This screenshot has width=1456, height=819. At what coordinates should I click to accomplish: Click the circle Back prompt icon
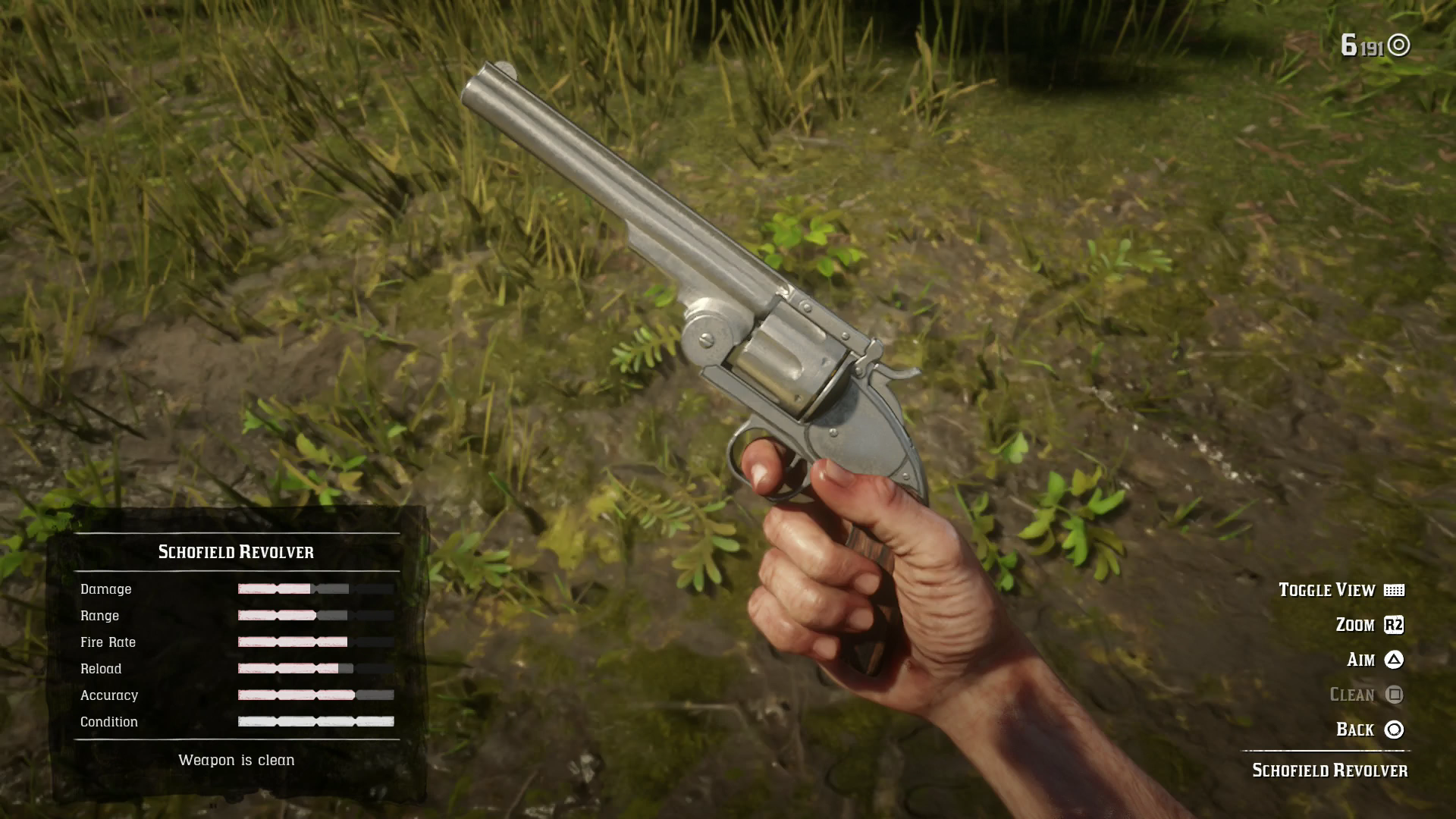point(1394,730)
